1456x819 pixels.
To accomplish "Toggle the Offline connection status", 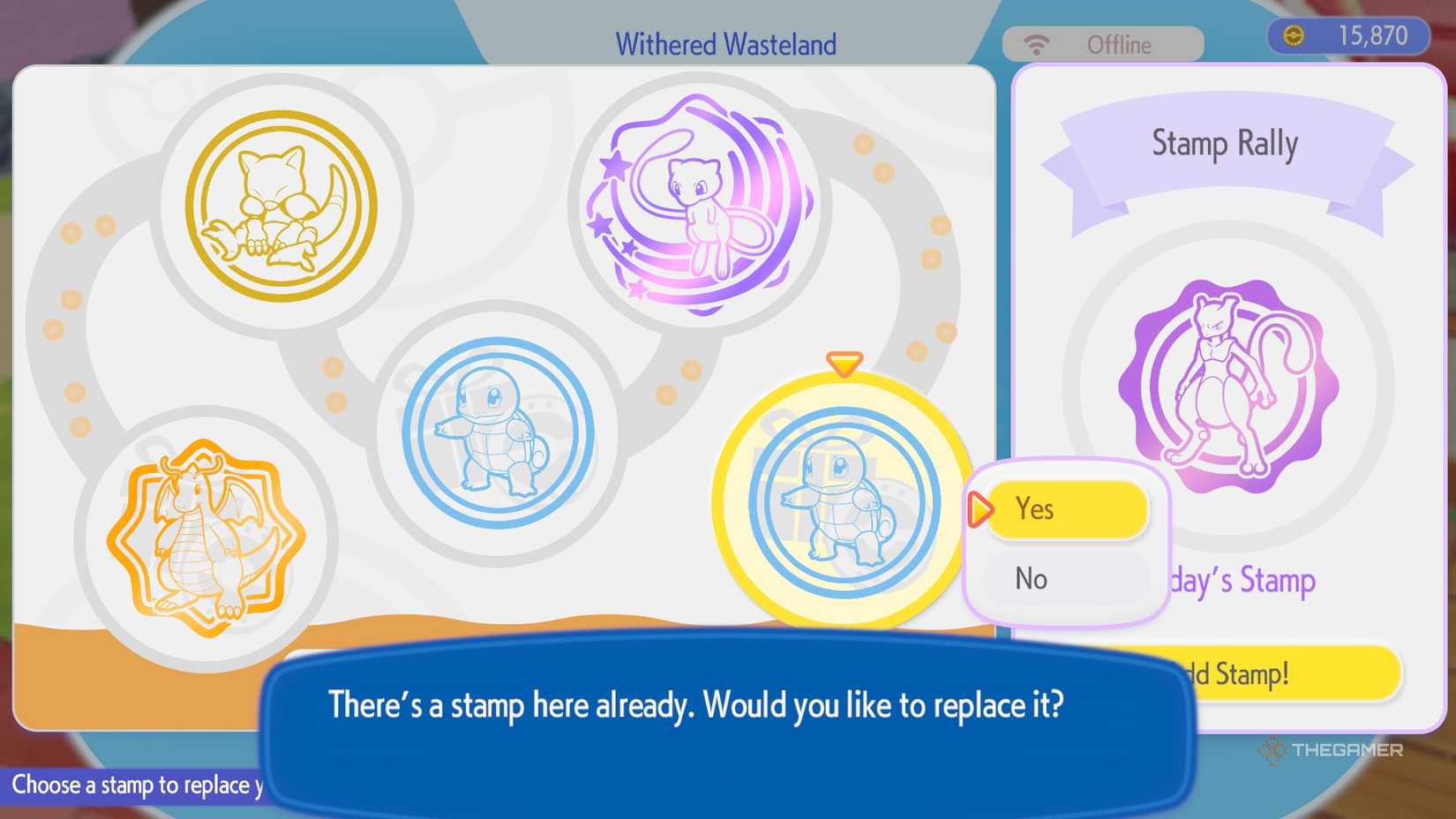I will 1117,44.
